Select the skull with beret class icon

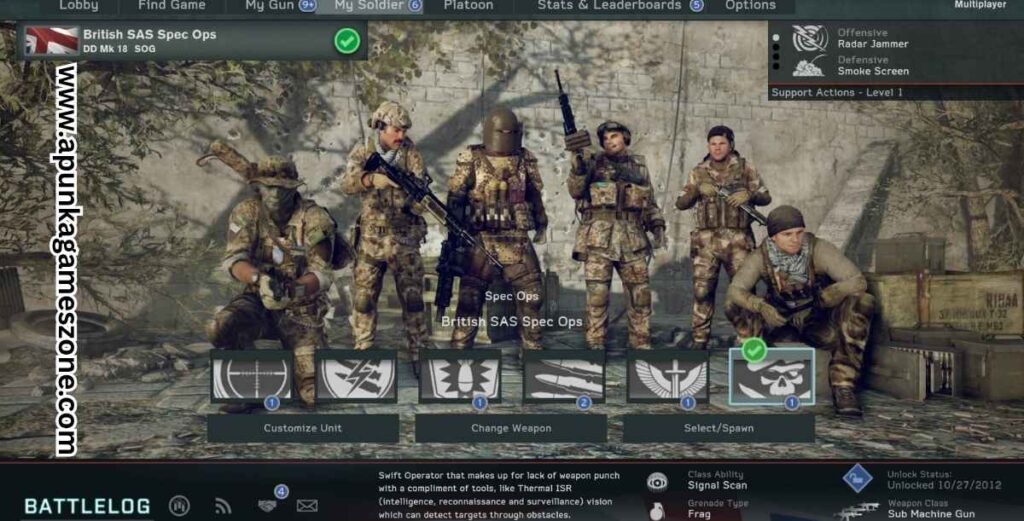click(771, 376)
